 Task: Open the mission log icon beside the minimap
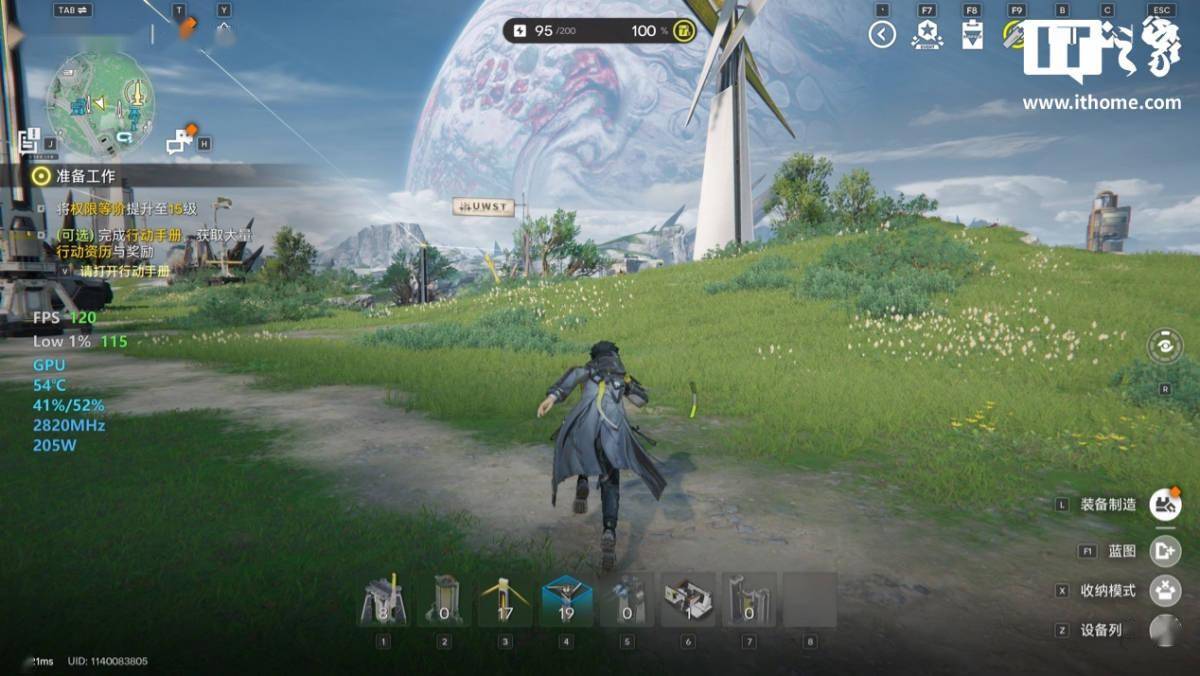[x=28, y=140]
